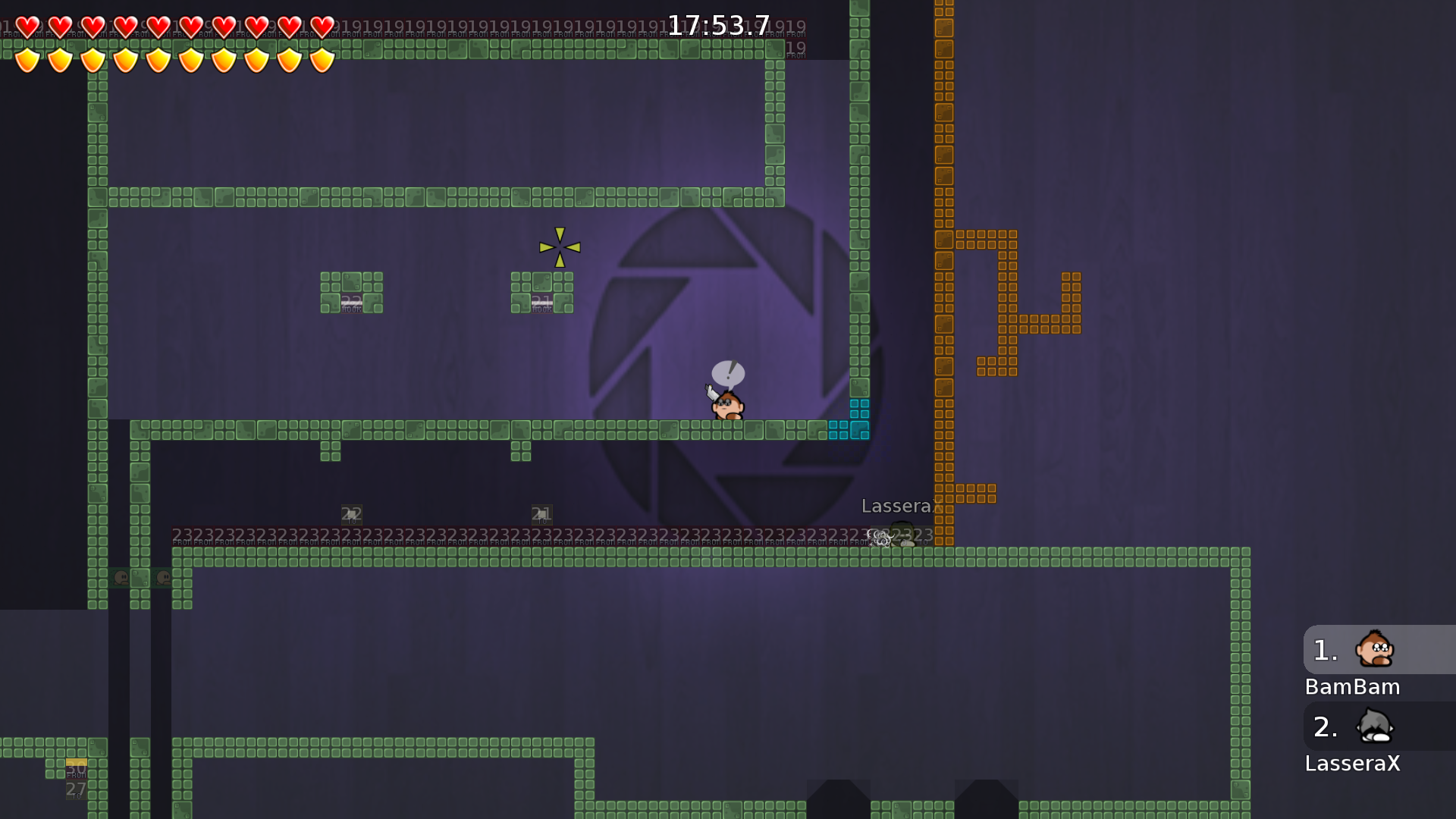Click the fifth armor shield icon
Screen dimensions: 1456x819
coord(158,59)
